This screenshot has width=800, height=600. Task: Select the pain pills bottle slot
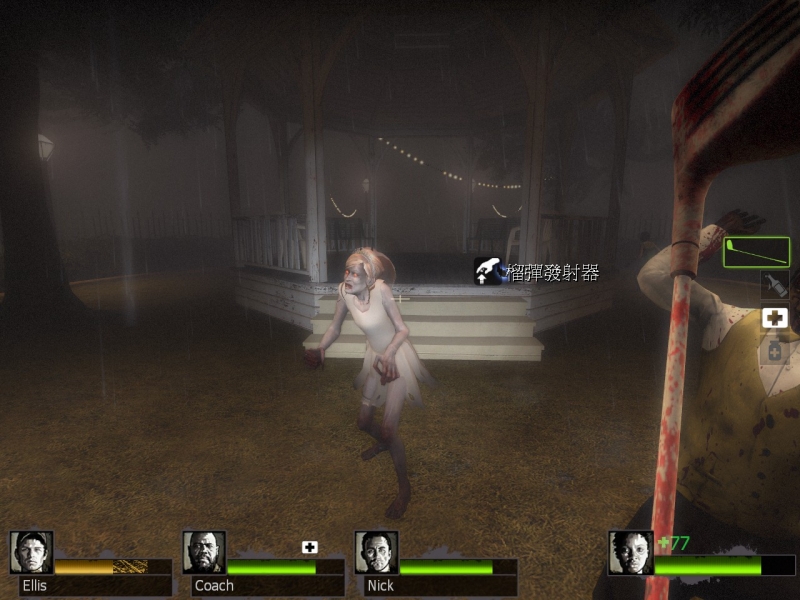[x=775, y=350]
